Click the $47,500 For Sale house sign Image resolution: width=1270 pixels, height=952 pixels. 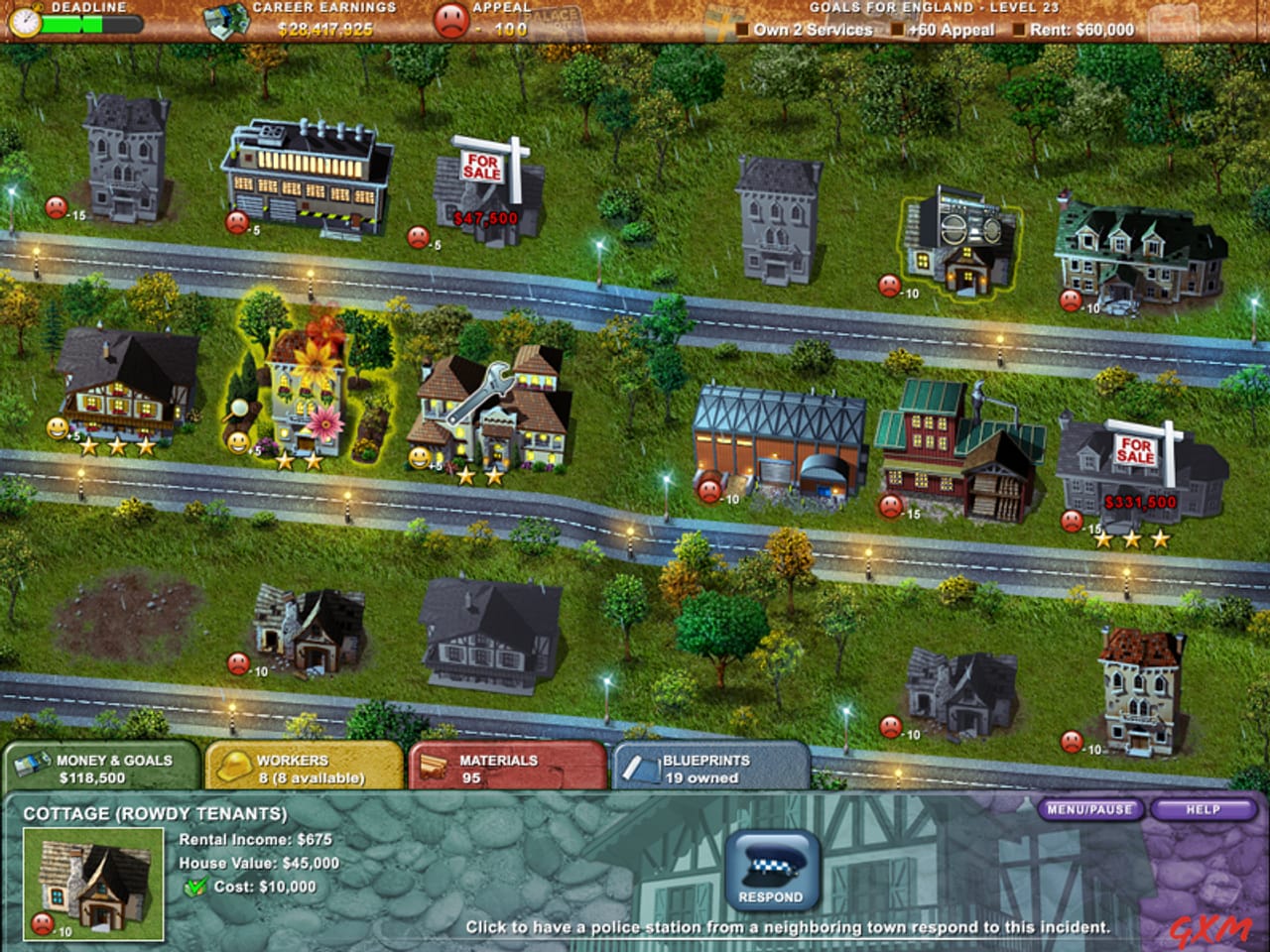pyautogui.click(x=483, y=169)
